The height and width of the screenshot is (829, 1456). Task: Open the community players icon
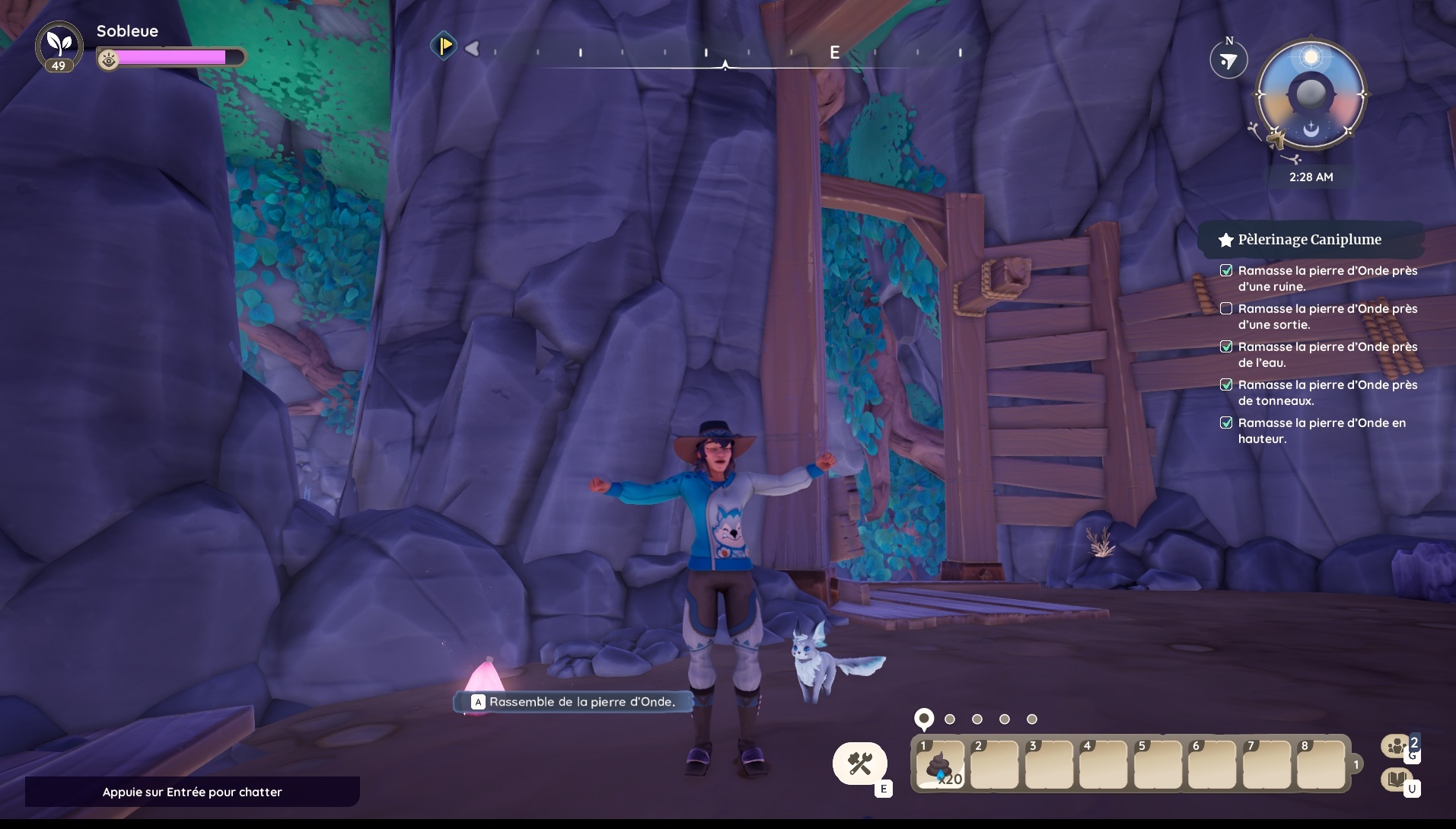point(1397,745)
